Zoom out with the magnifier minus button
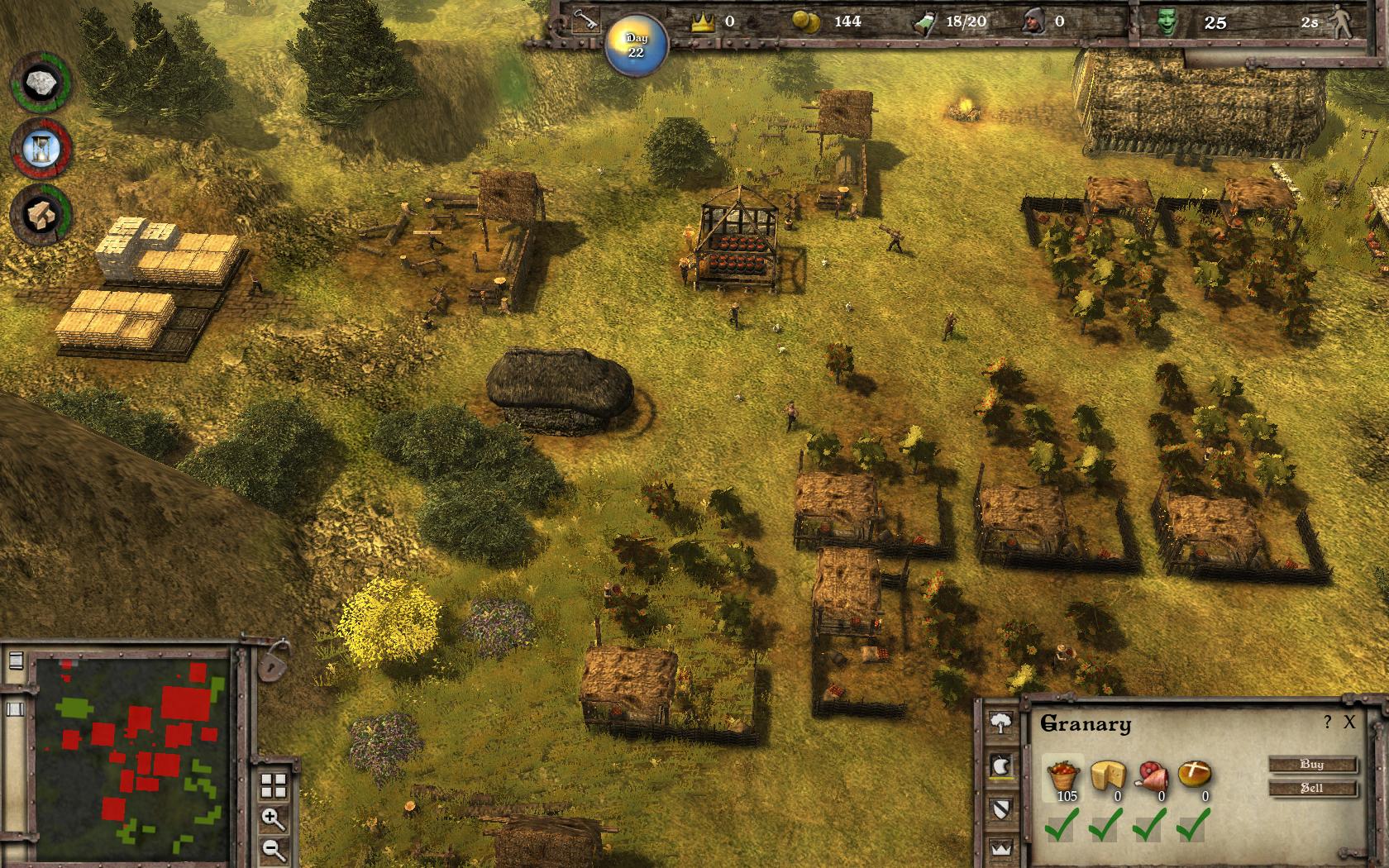Viewport: 1389px width, 868px height. (274, 849)
